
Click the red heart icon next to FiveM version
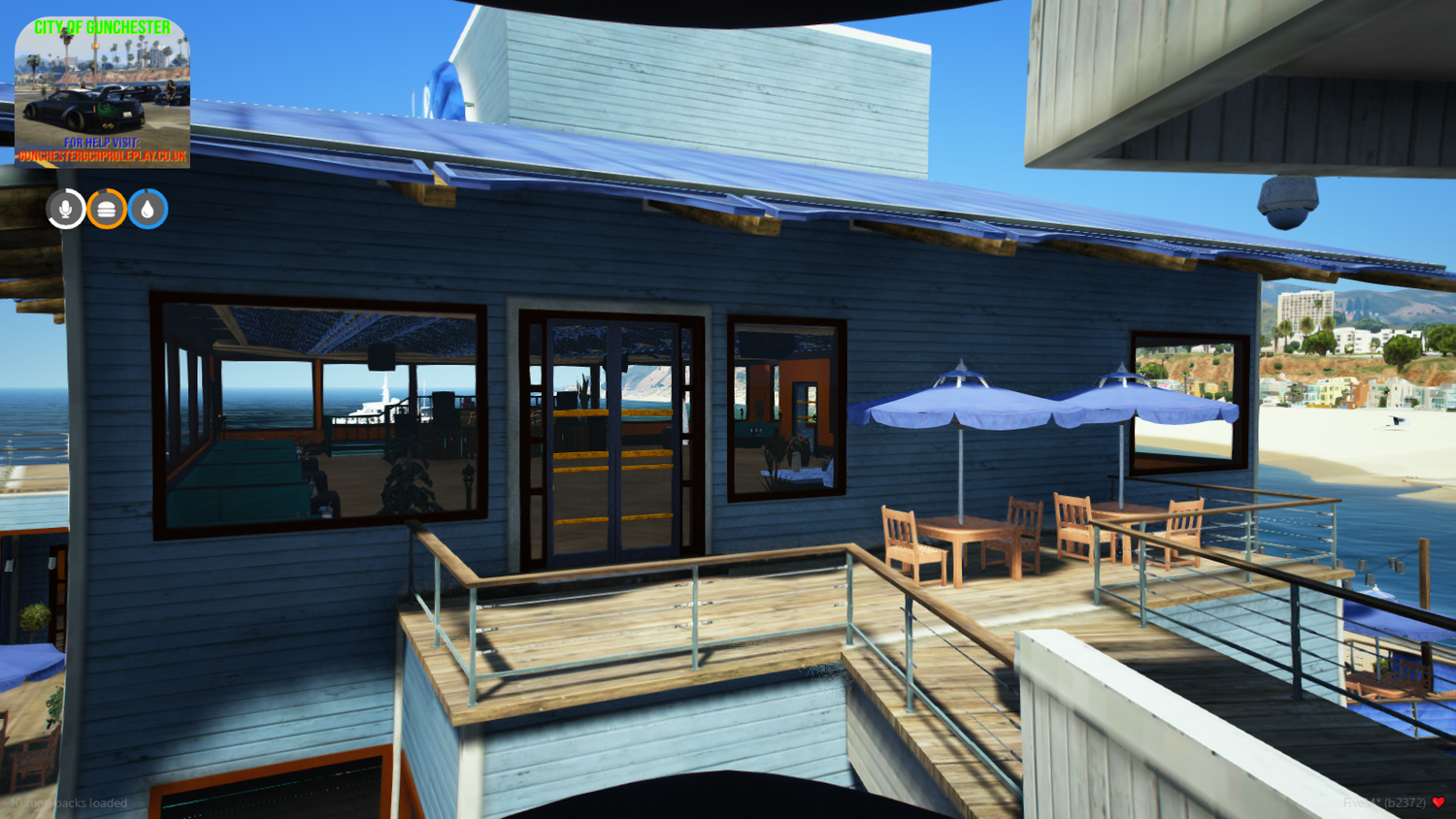click(x=1439, y=803)
